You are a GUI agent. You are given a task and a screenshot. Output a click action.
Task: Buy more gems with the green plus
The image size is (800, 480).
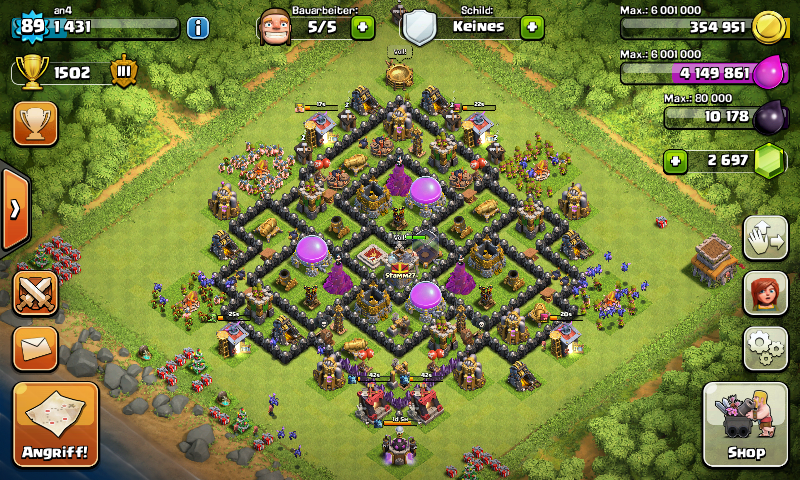click(x=676, y=160)
